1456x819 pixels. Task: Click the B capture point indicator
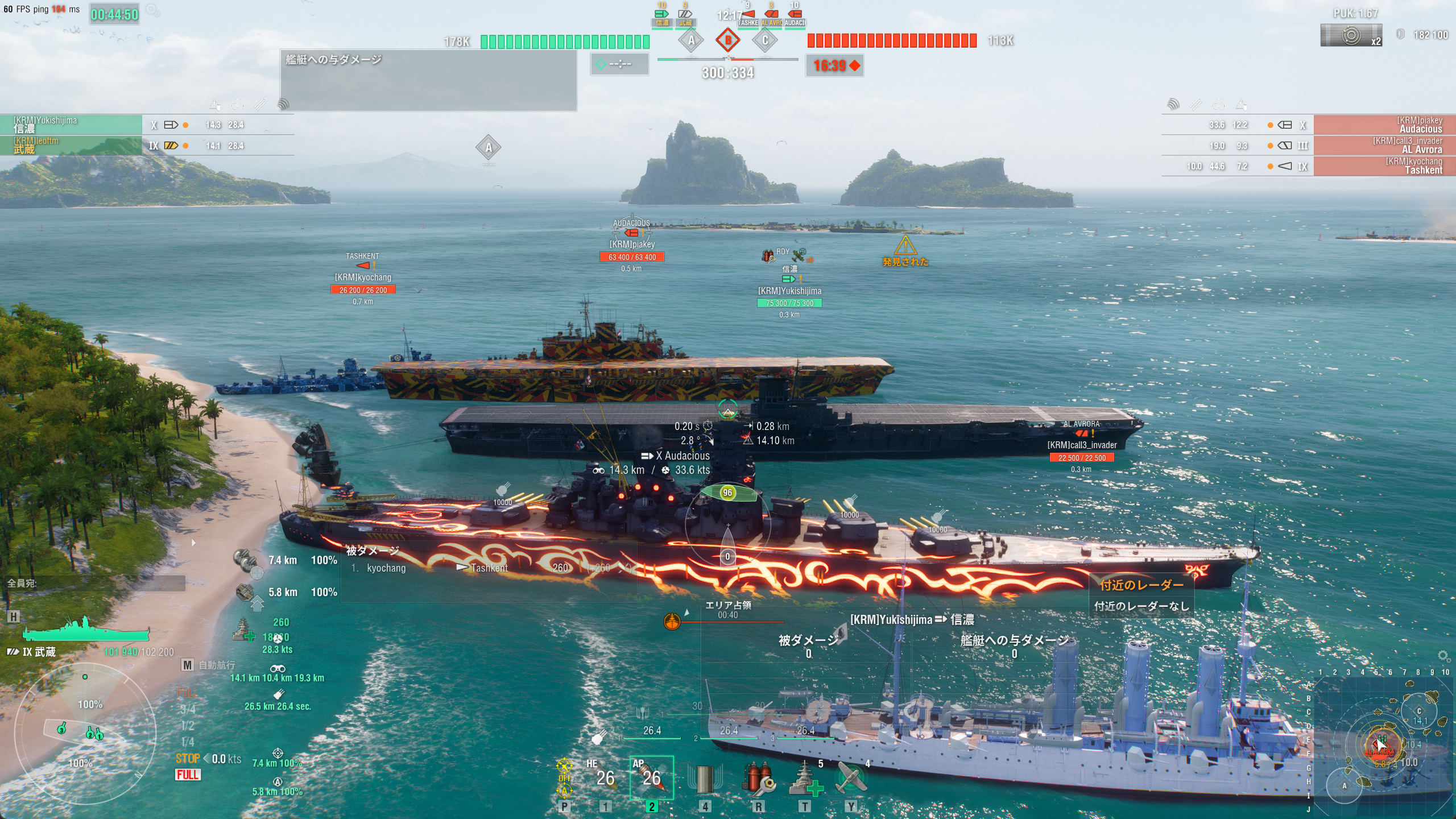point(727,40)
